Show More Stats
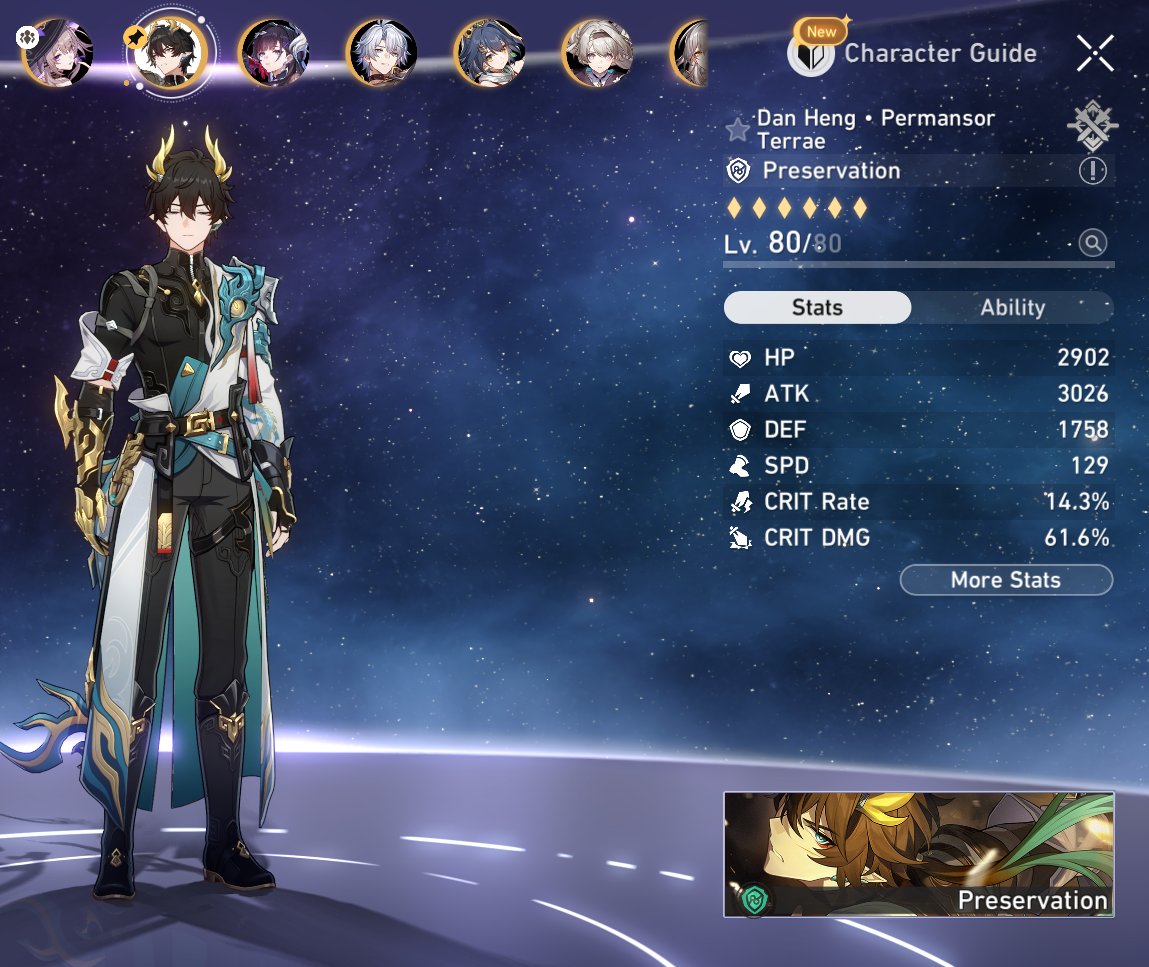The image size is (1149, 967). click(1005, 580)
